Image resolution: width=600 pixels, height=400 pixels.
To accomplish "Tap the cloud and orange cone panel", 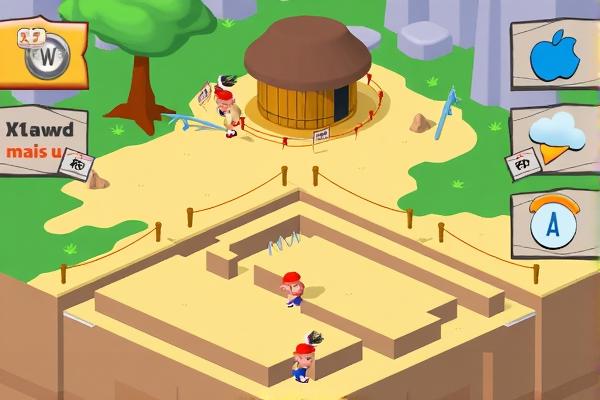I will pos(556,140).
